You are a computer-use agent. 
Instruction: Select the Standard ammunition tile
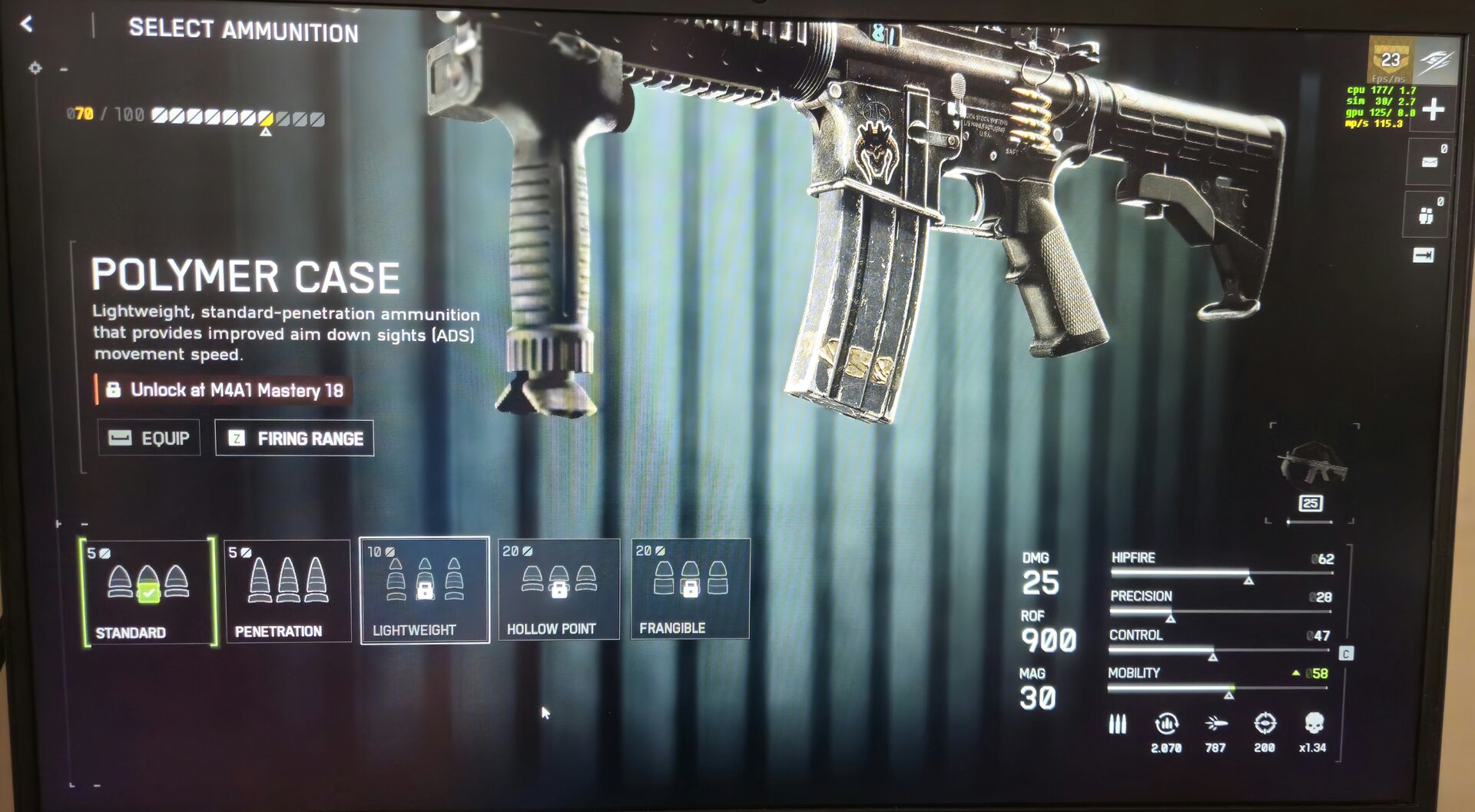point(147,592)
